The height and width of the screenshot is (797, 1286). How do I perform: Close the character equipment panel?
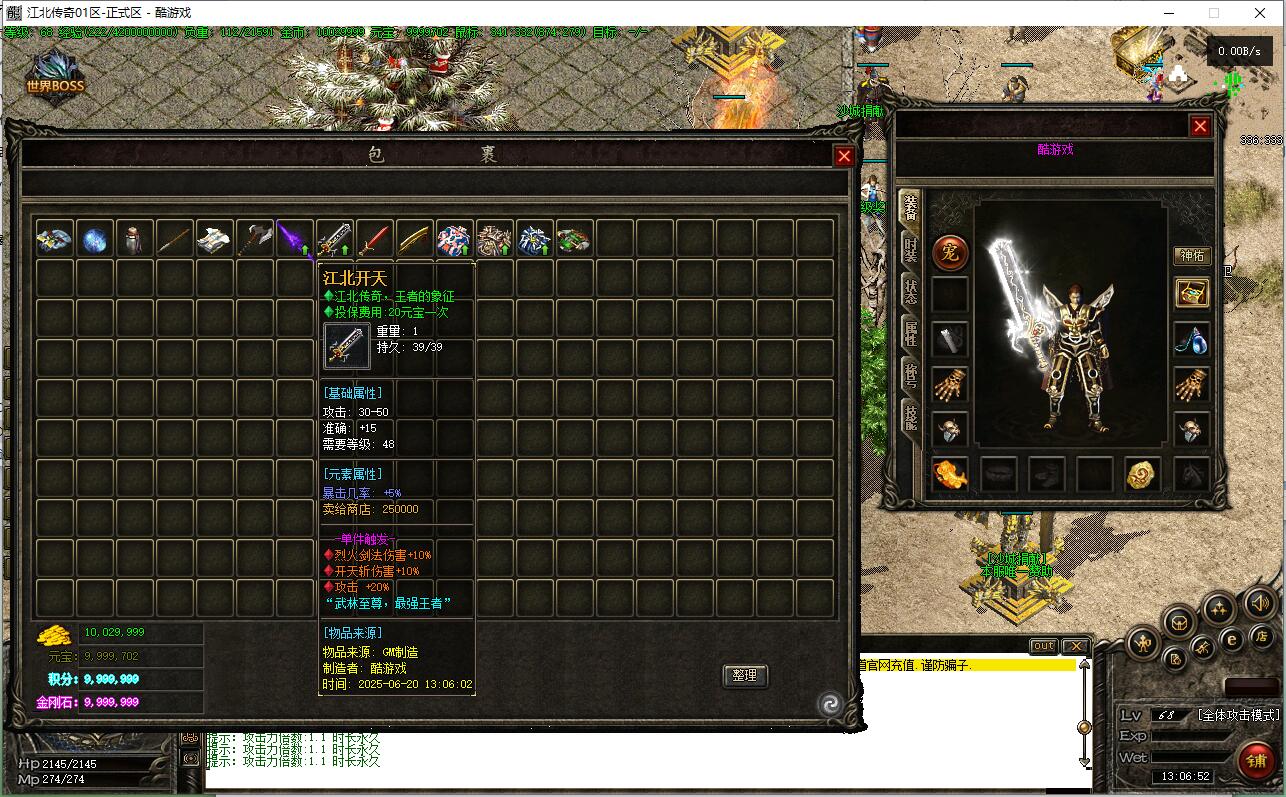coord(1200,126)
